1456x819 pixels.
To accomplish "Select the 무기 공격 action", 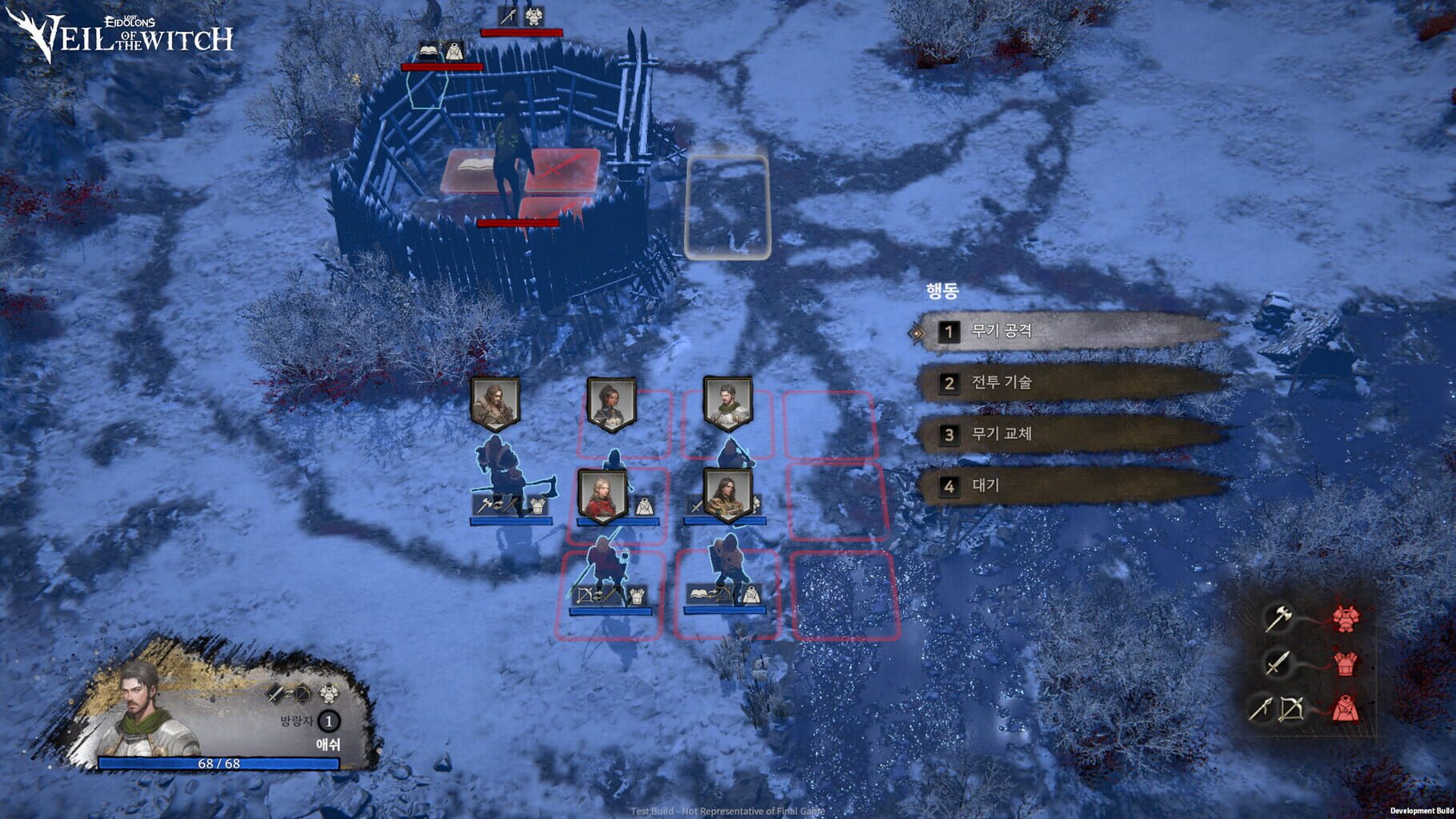I will (1002, 332).
